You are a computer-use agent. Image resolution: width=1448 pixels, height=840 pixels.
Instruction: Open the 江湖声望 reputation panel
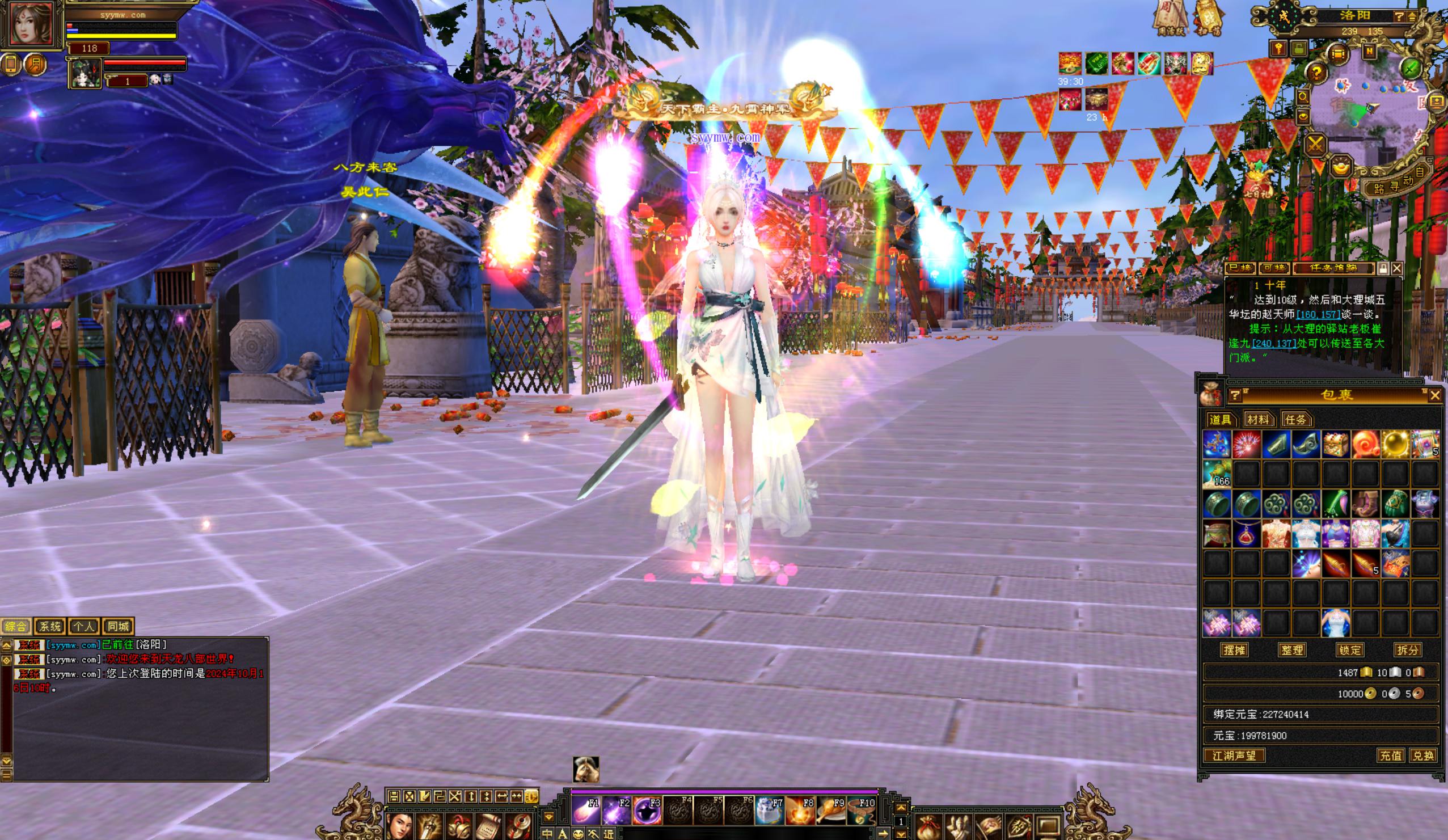[x=1234, y=755]
